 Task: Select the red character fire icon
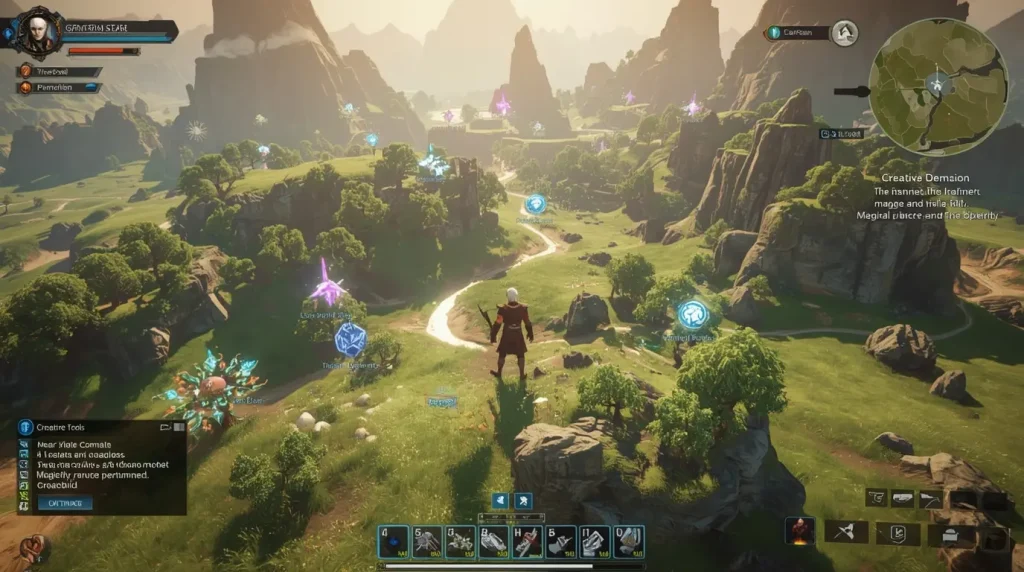[x=799, y=532]
